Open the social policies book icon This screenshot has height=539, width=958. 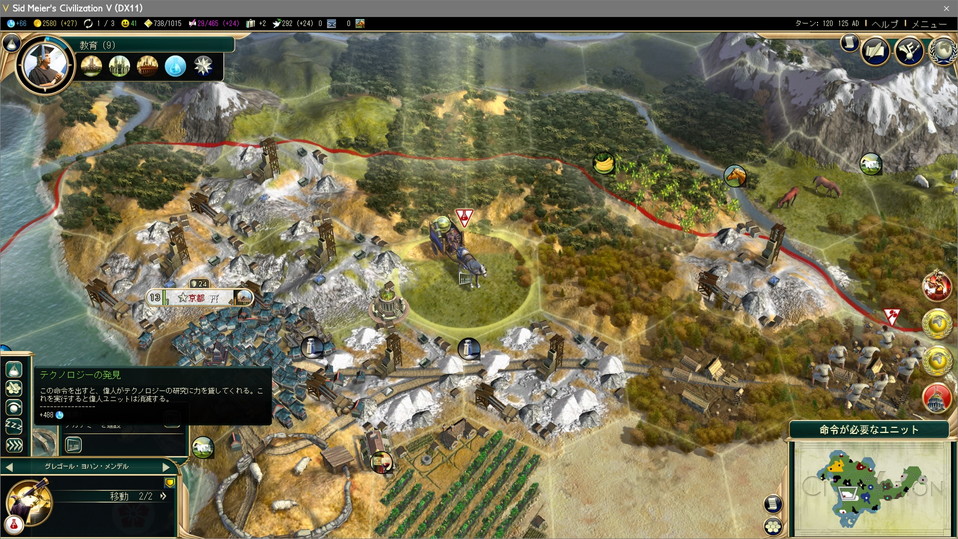pyautogui.click(x=876, y=48)
